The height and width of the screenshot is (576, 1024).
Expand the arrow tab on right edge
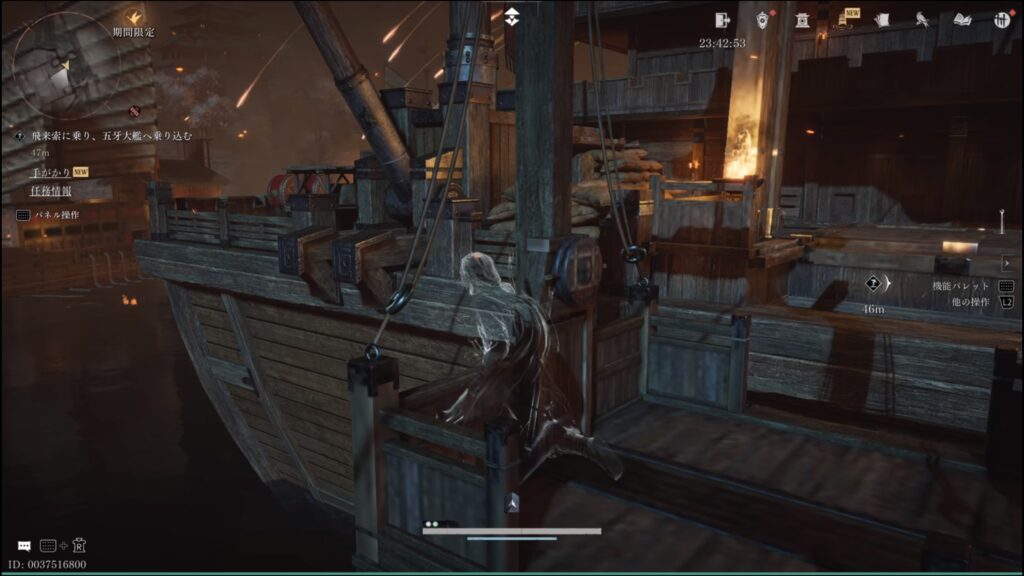point(1006,263)
